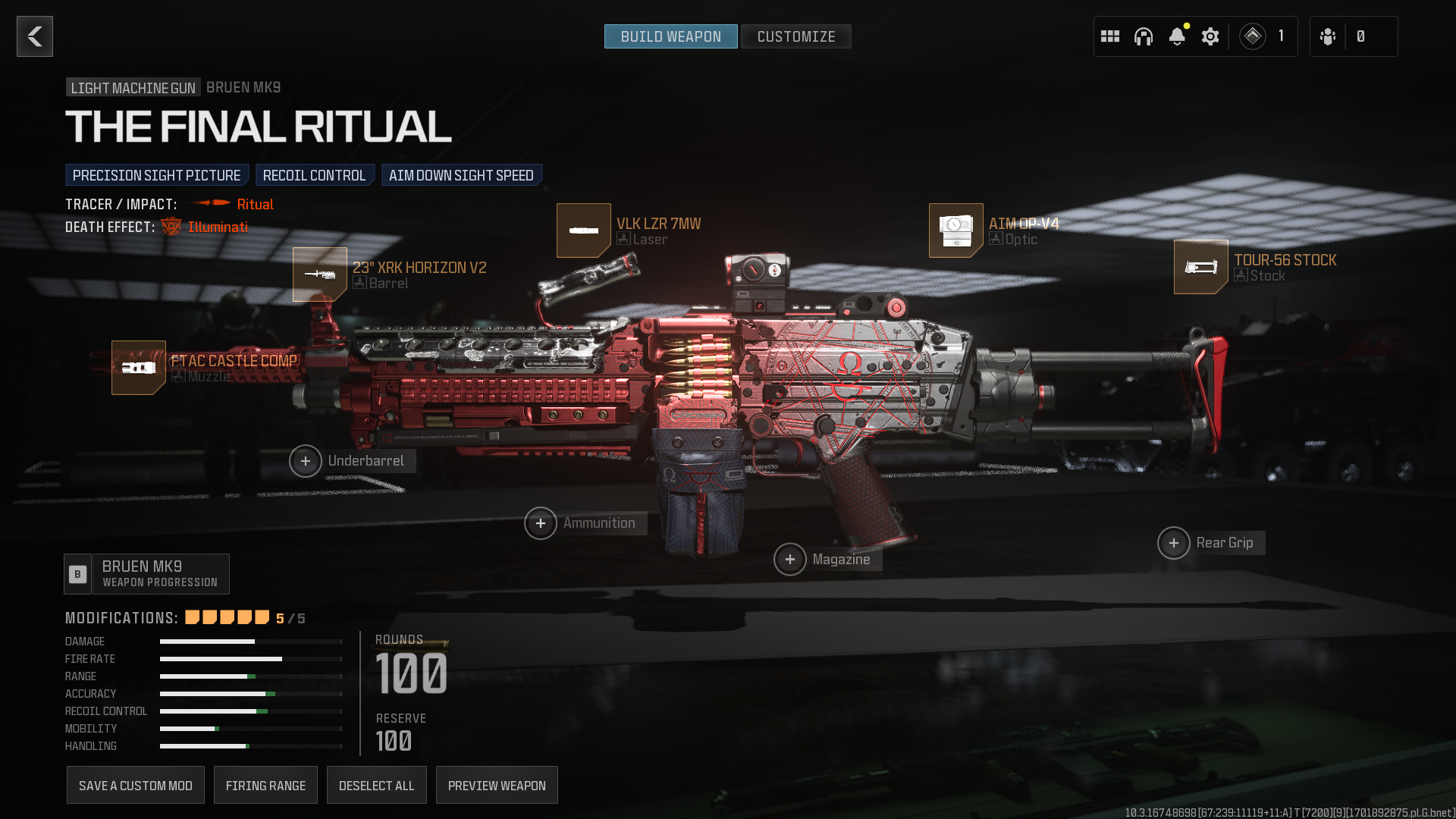Open the grid menu icon
1456x819 pixels.
1110,36
